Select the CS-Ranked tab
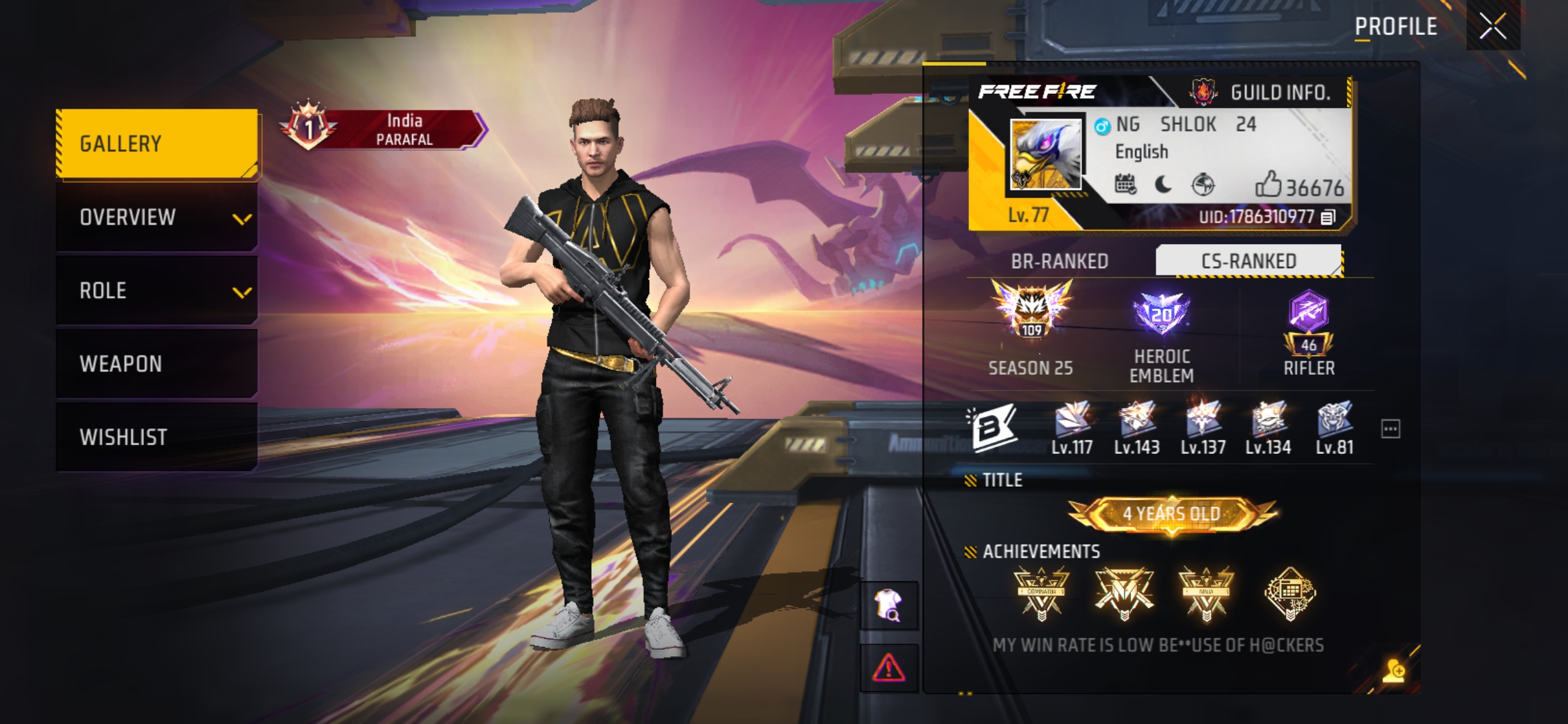 pos(1248,261)
